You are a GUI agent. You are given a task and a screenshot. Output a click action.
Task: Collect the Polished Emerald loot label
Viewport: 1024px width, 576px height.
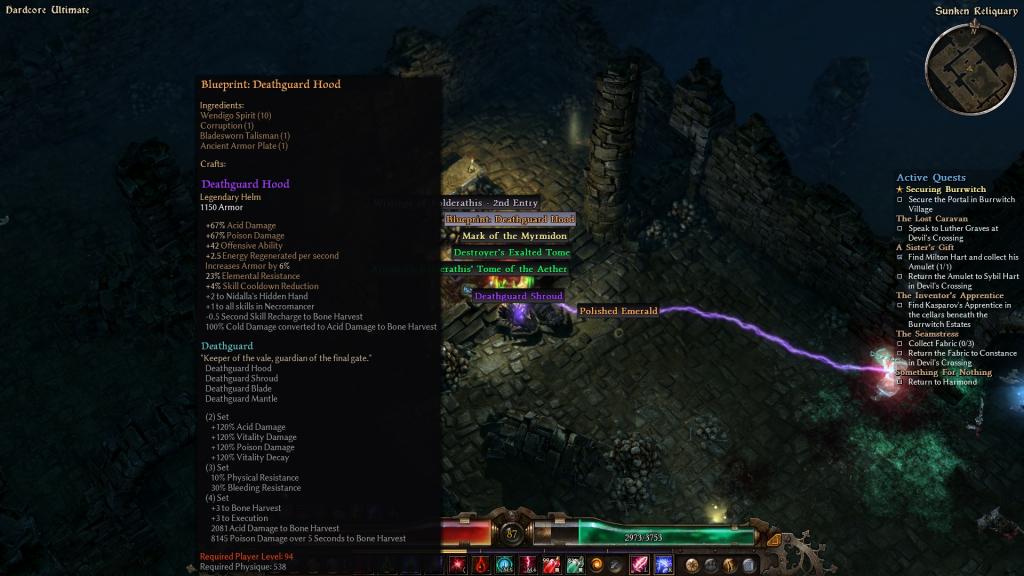coord(618,311)
